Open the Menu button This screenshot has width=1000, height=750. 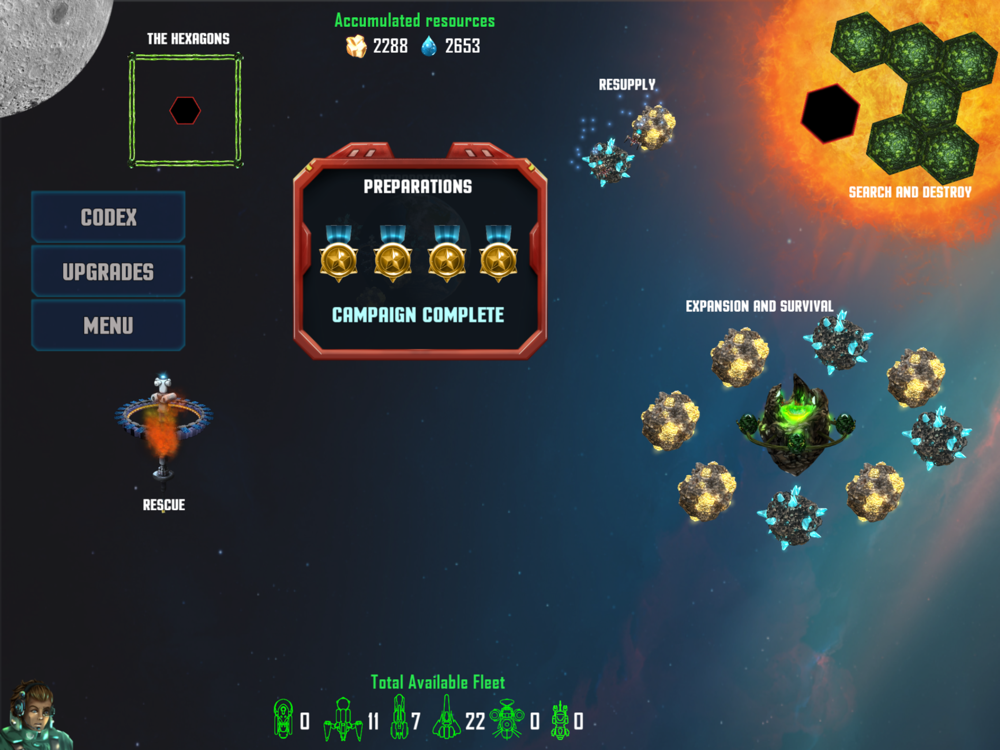tap(108, 325)
